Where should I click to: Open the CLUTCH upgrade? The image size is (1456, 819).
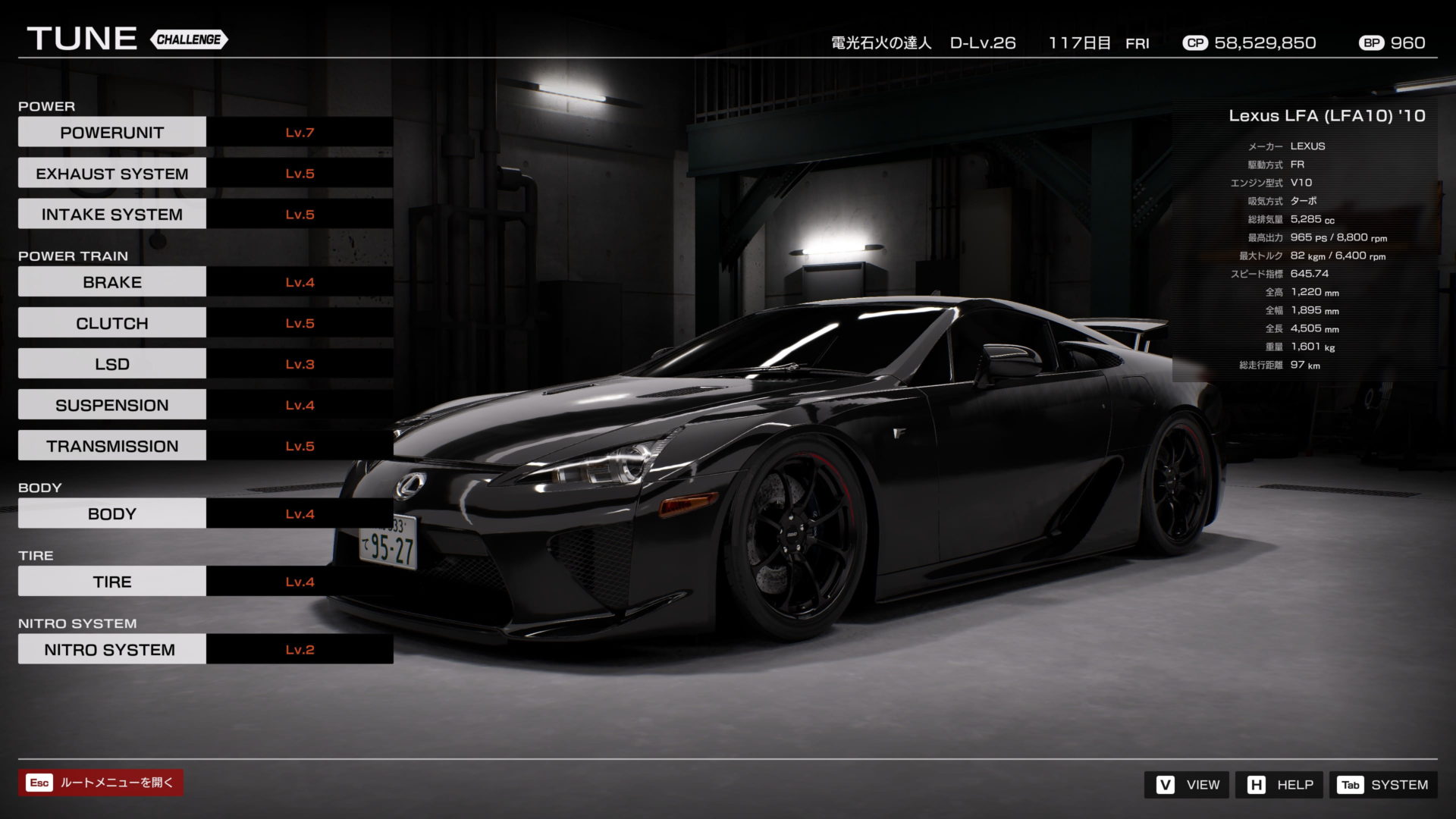(x=112, y=323)
